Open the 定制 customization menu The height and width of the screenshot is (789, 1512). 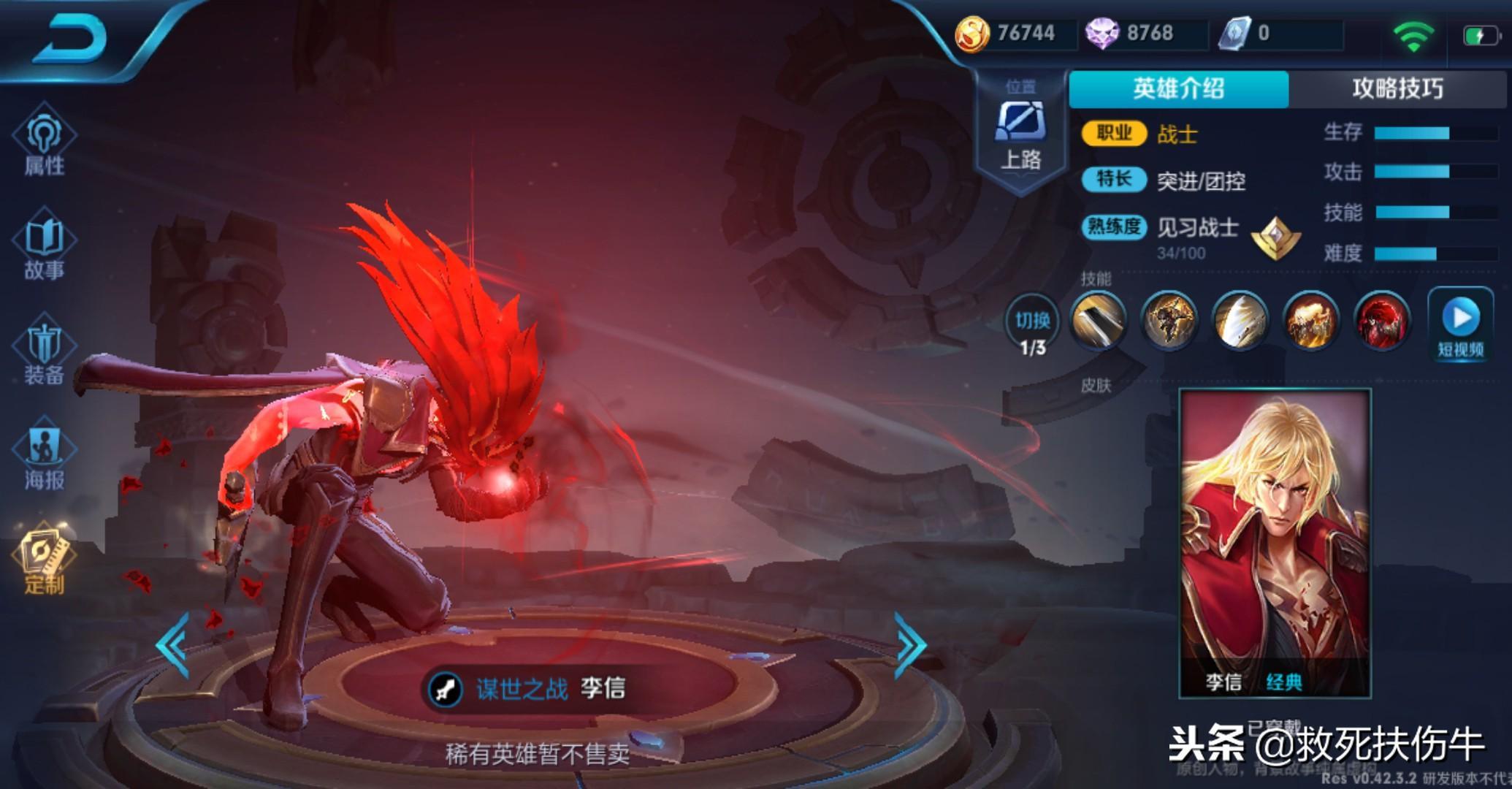click(x=44, y=562)
